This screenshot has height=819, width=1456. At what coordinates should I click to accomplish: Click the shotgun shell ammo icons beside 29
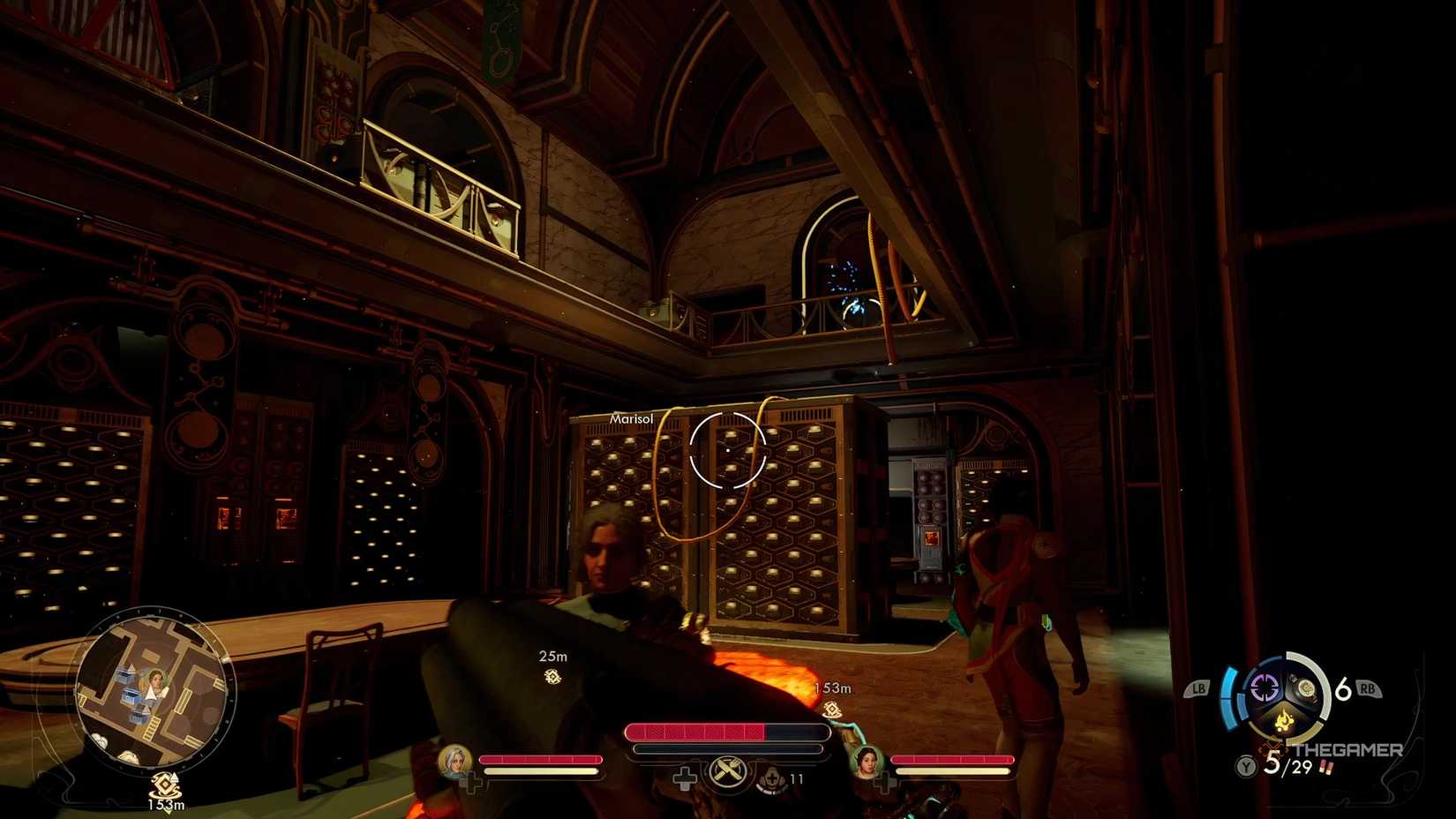click(x=1325, y=767)
